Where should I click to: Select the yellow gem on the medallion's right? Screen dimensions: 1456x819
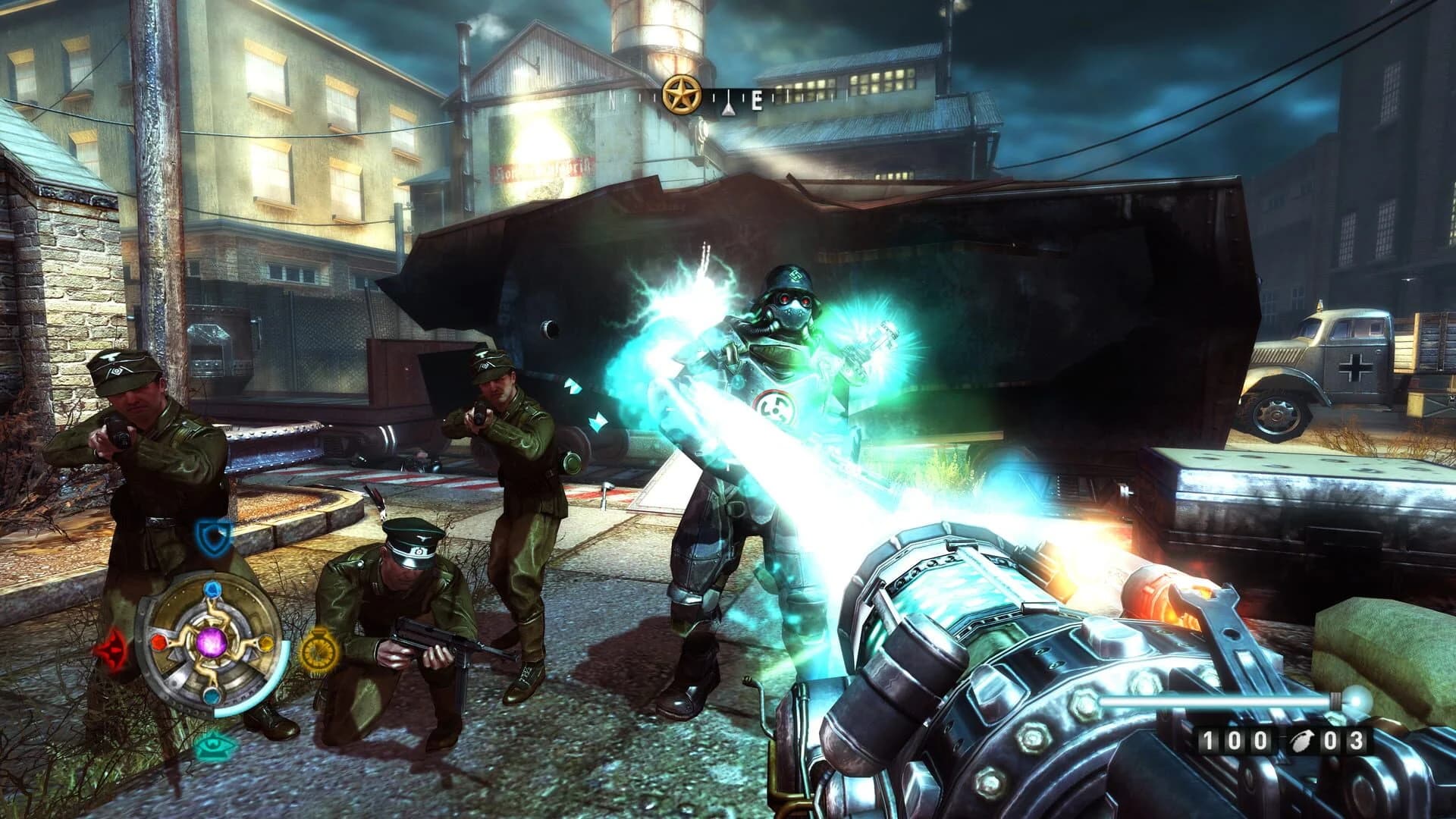(266, 642)
